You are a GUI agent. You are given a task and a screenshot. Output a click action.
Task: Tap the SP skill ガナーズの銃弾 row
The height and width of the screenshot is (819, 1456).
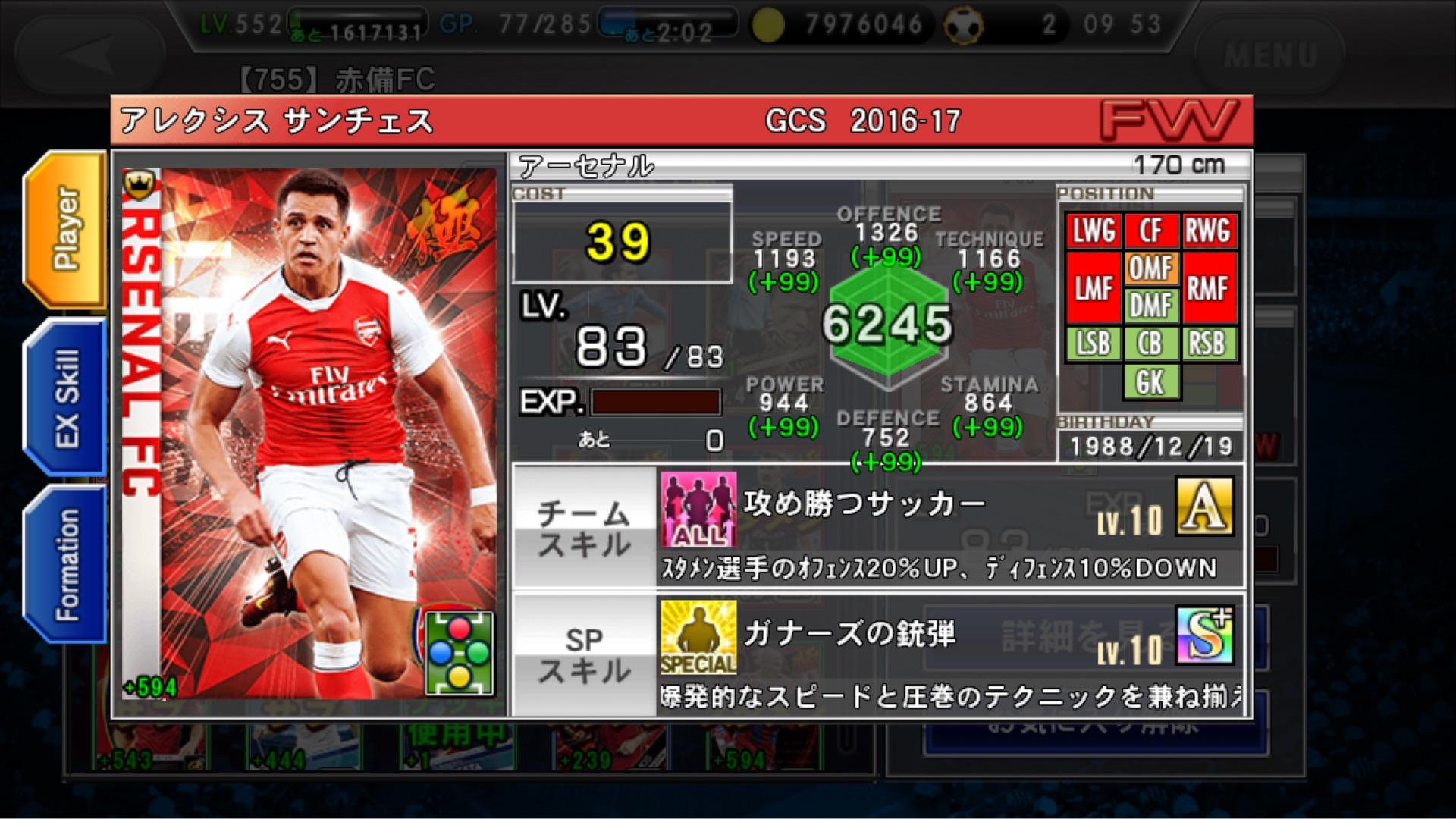[948, 655]
